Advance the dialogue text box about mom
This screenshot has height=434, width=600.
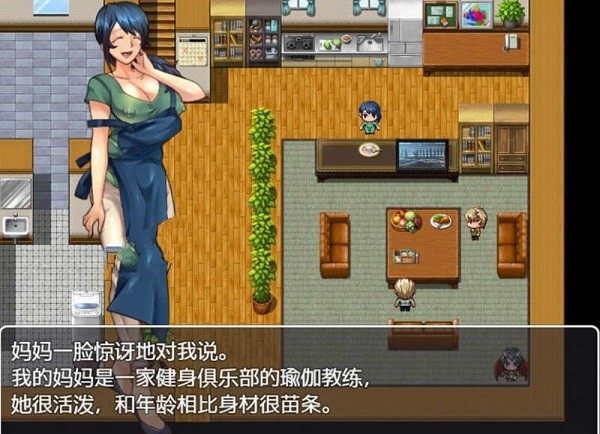298,379
